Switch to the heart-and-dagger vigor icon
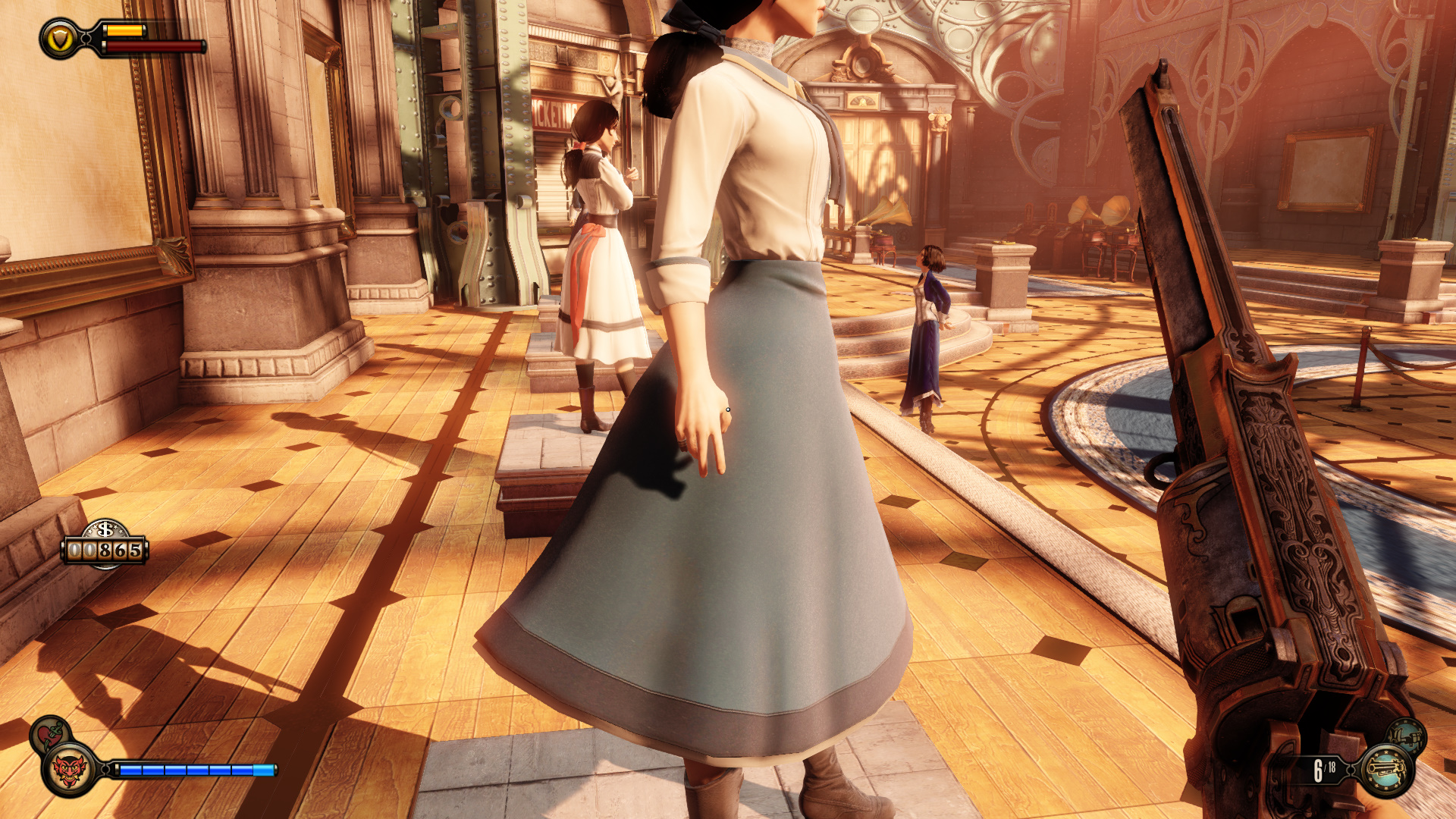 tap(49, 734)
